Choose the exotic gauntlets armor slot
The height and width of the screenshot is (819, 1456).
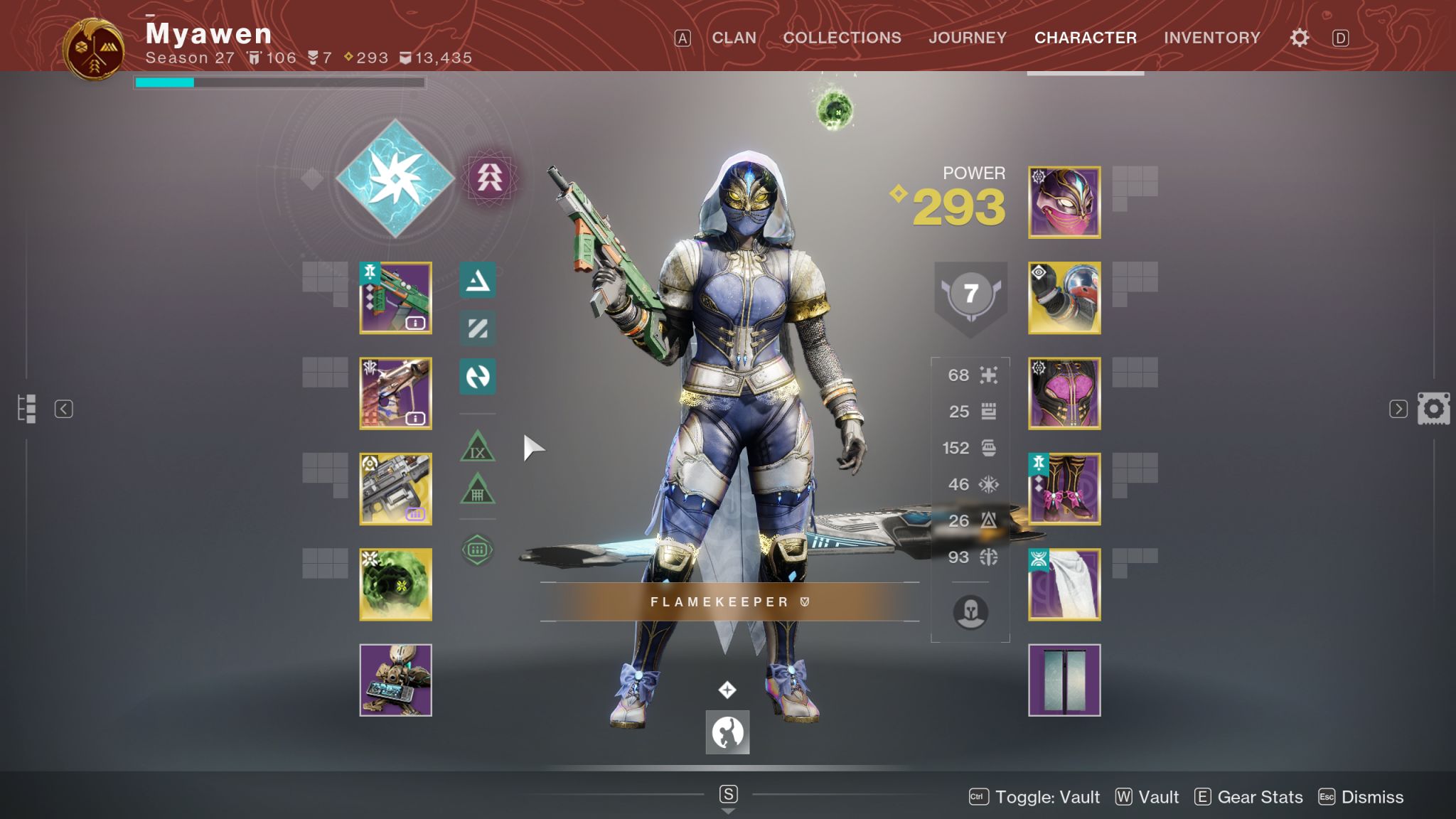click(1064, 298)
